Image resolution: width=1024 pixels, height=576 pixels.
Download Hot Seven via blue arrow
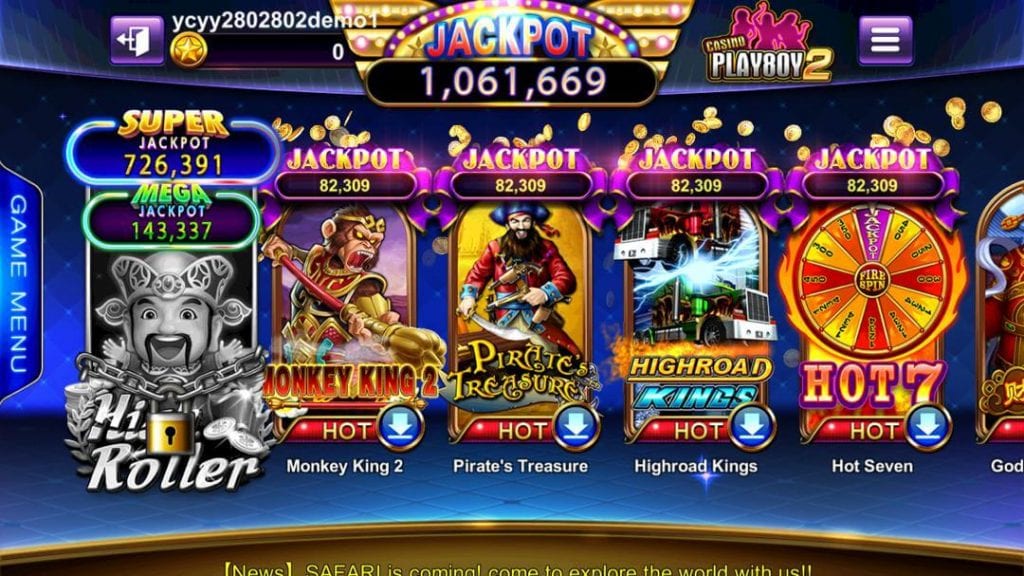928,427
